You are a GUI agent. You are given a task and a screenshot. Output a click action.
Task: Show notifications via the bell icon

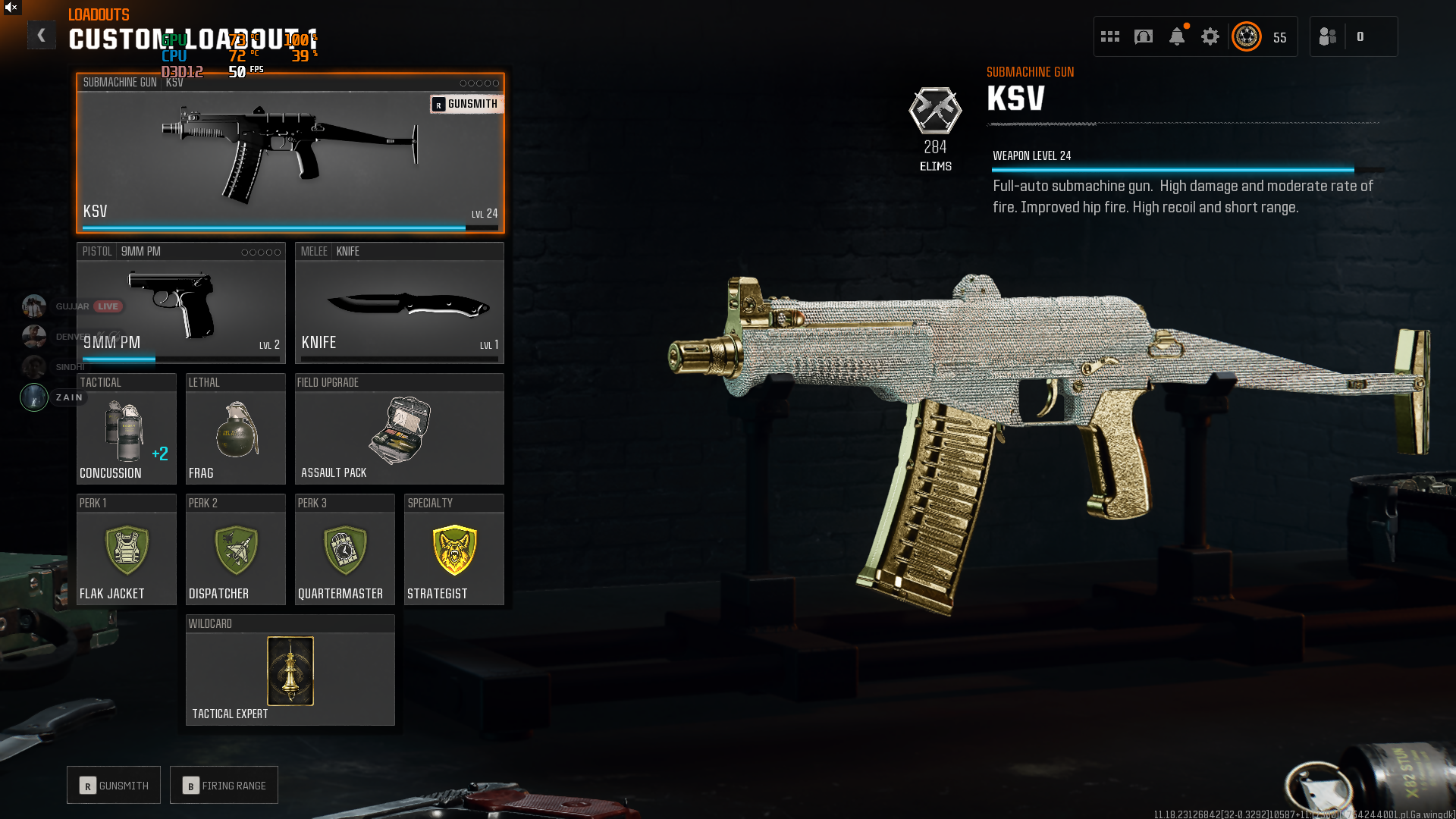pos(1177,36)
